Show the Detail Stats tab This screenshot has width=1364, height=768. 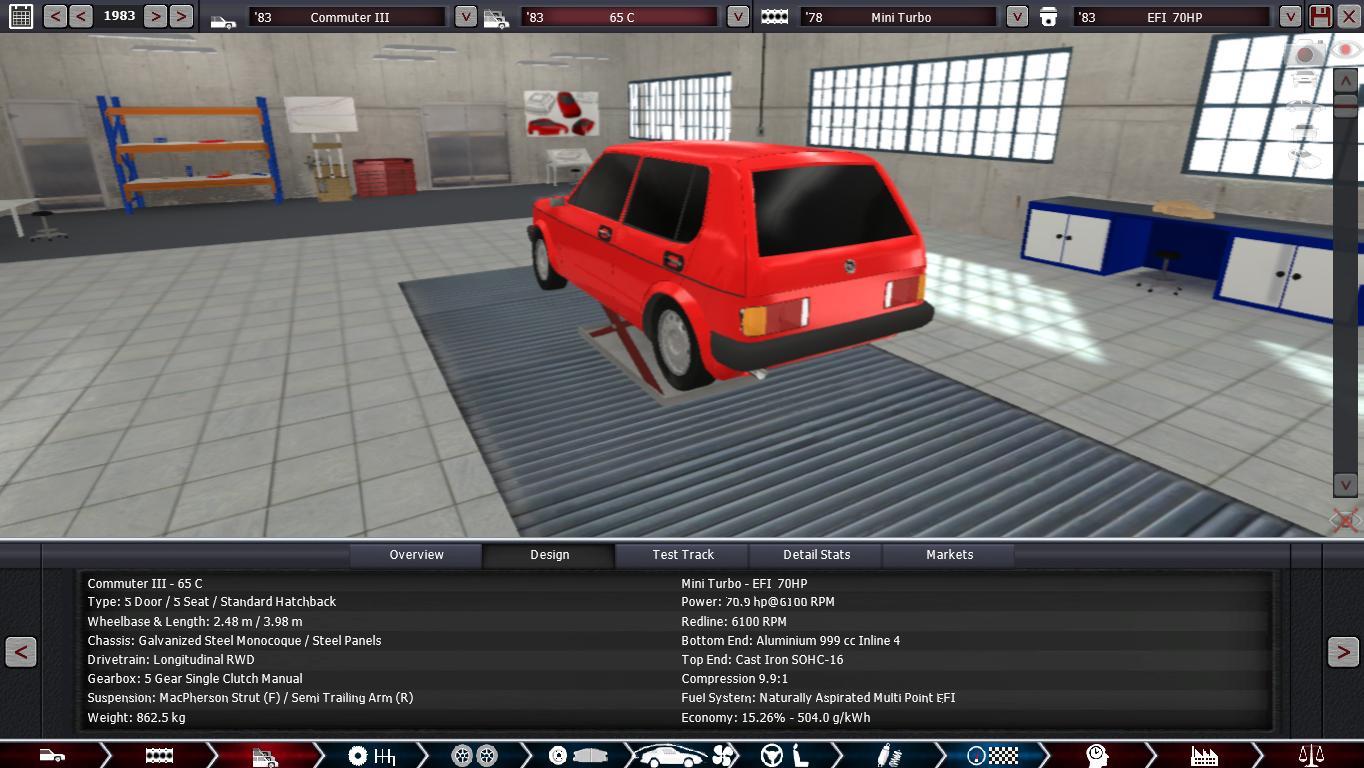click(816, 555)
